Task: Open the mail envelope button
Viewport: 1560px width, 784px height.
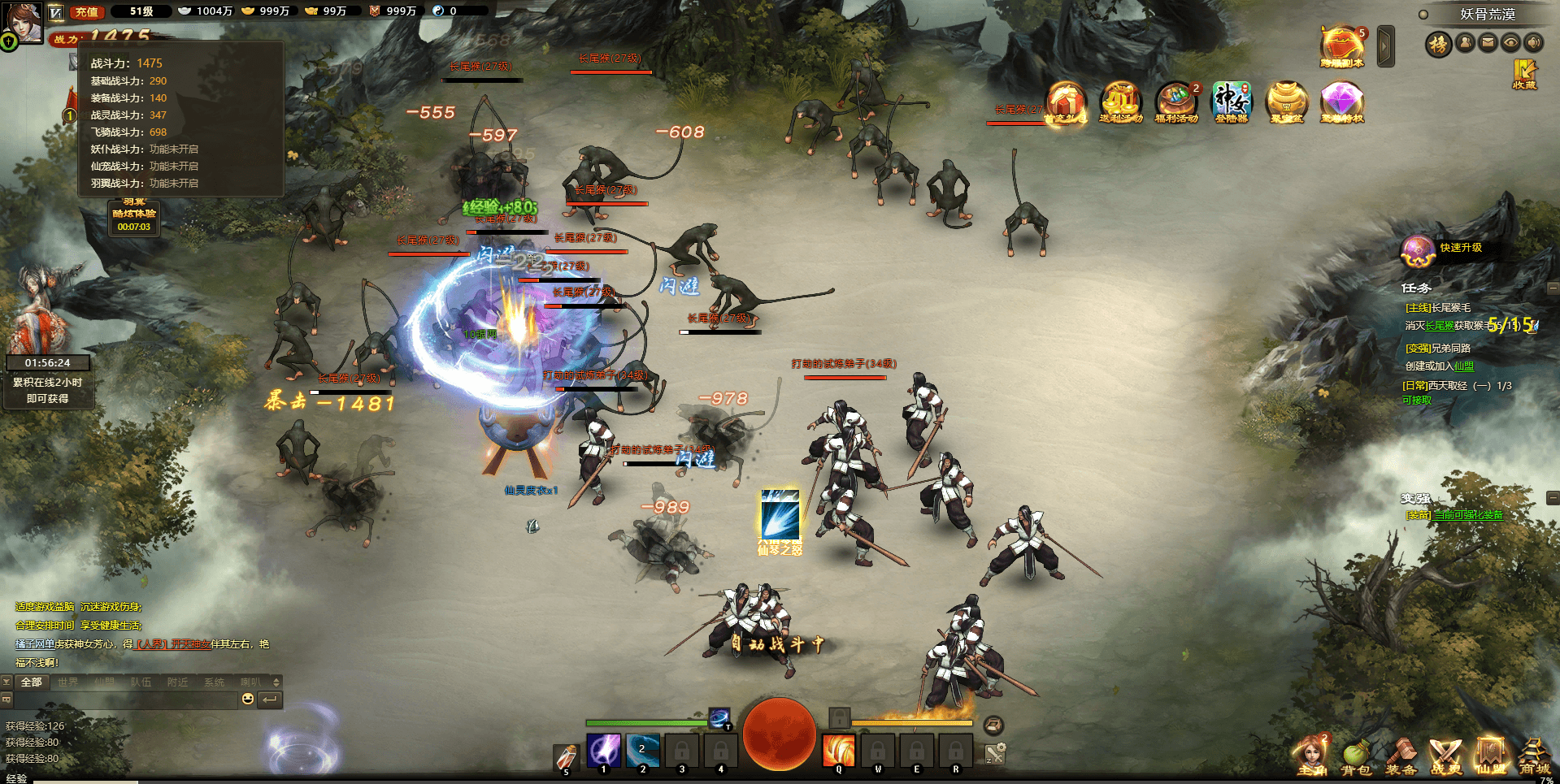Action: 1488,42
